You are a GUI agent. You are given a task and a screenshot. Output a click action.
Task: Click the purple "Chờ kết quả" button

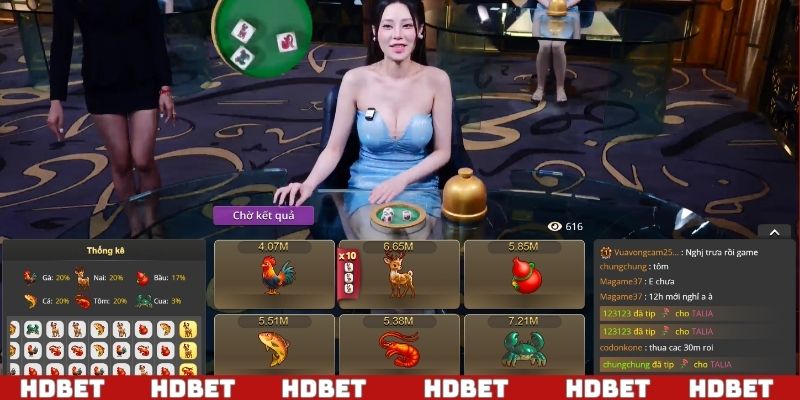pos(263,215)
